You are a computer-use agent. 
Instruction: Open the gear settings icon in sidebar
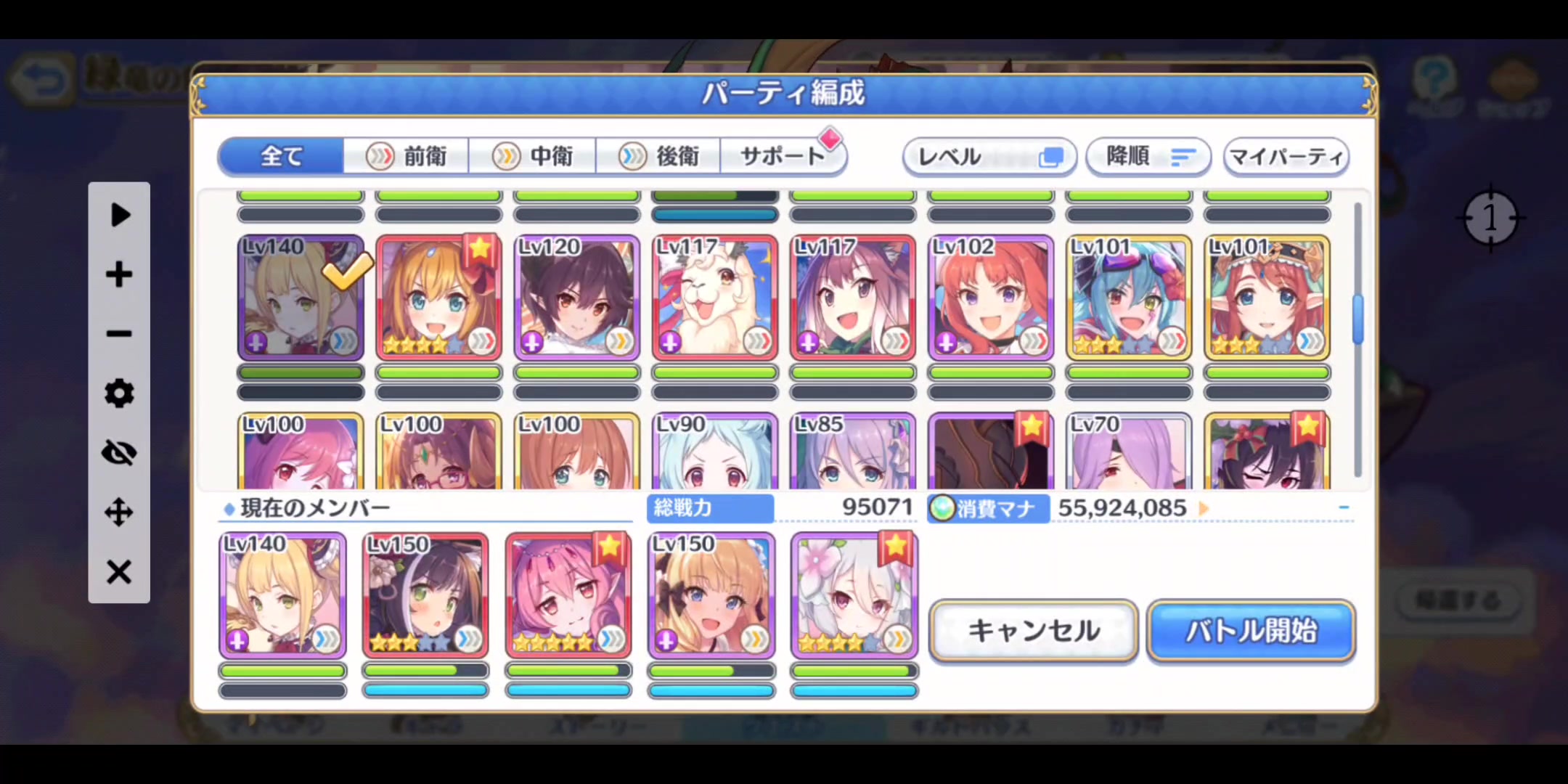118,393
